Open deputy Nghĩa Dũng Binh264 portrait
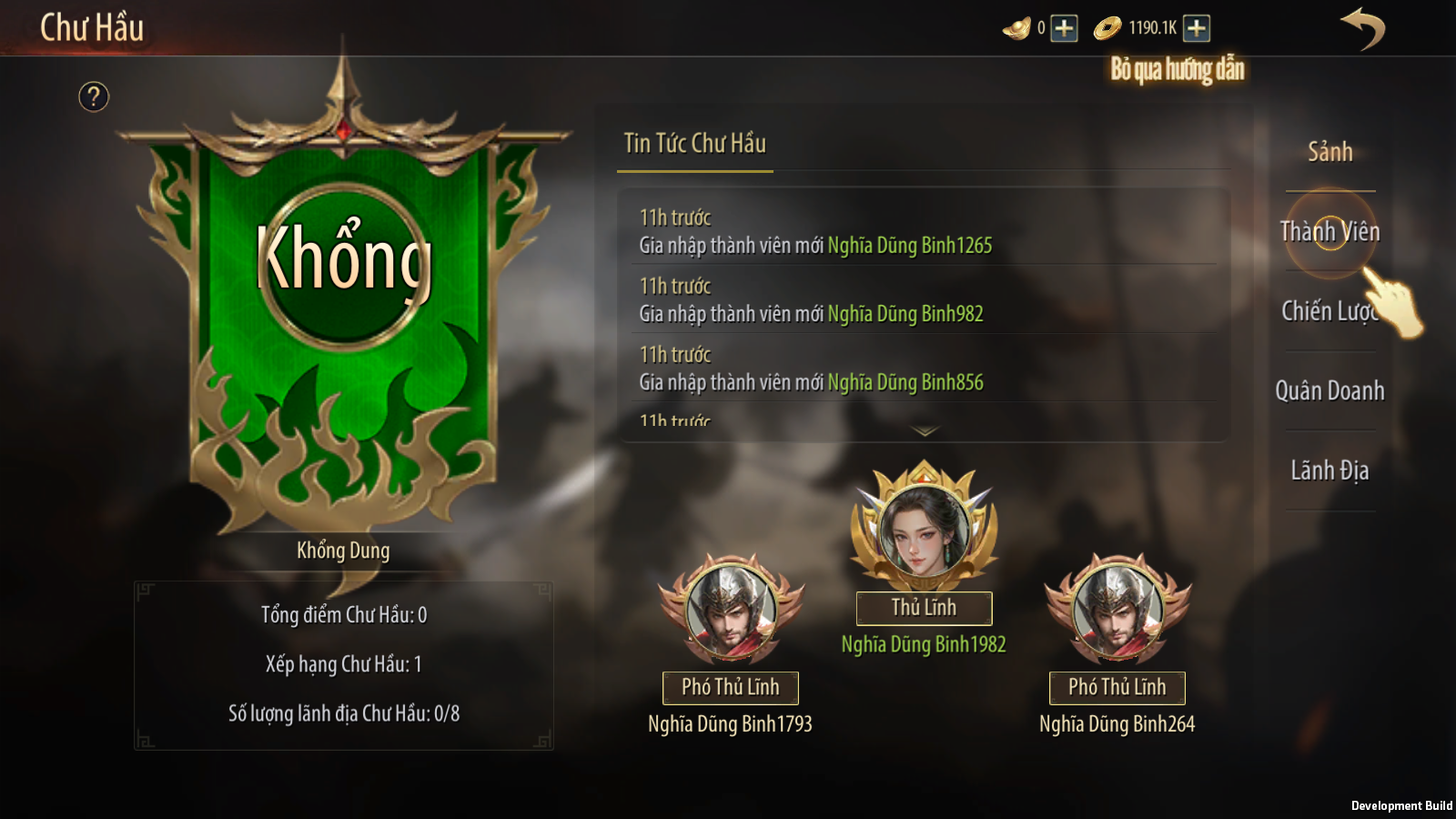Screen dimensions: 1456x819 [1117, 610]
